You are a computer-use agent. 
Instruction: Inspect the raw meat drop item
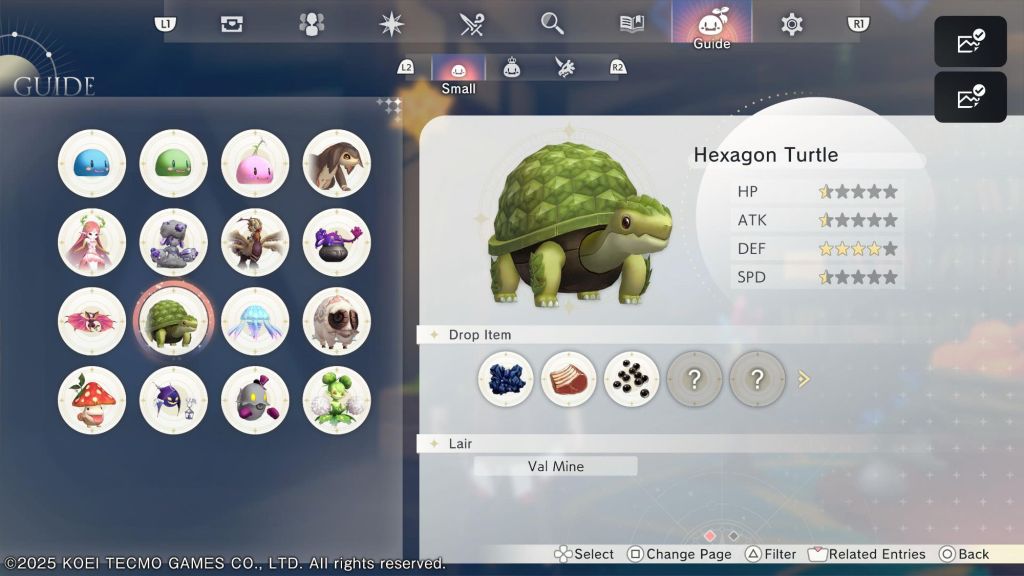point(569,379)
